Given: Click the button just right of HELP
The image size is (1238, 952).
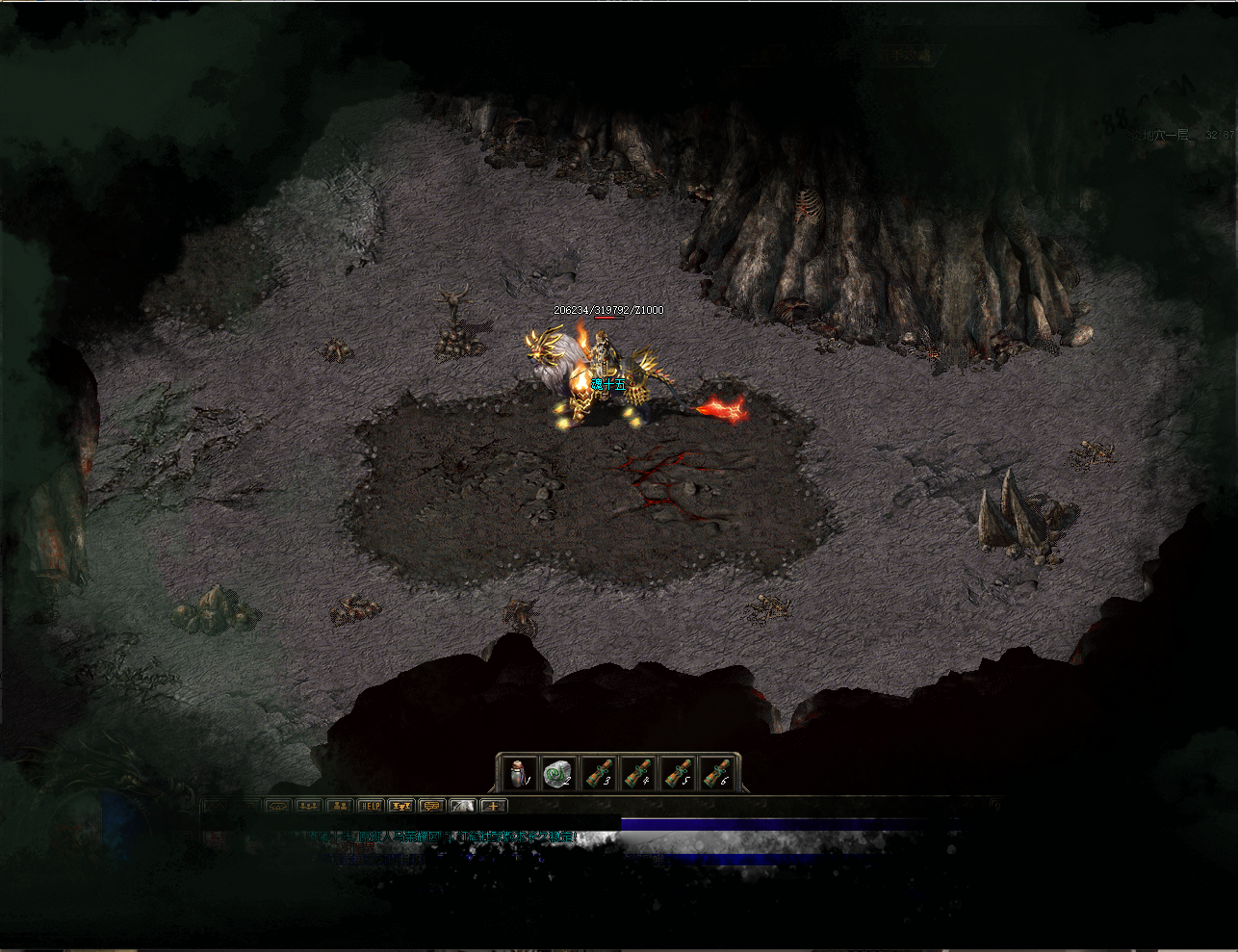Looking at the screenshot, I should (400, 806).
